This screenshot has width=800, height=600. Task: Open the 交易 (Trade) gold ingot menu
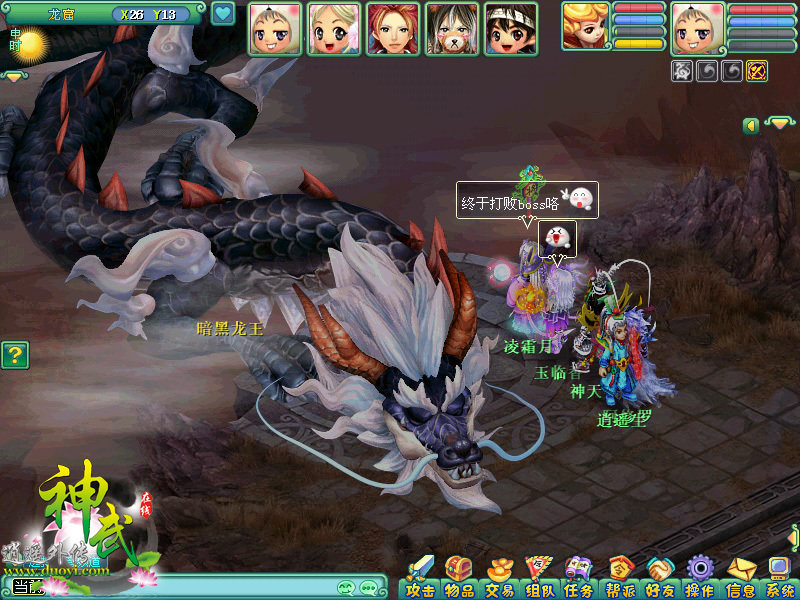click(x=499, y=578)
